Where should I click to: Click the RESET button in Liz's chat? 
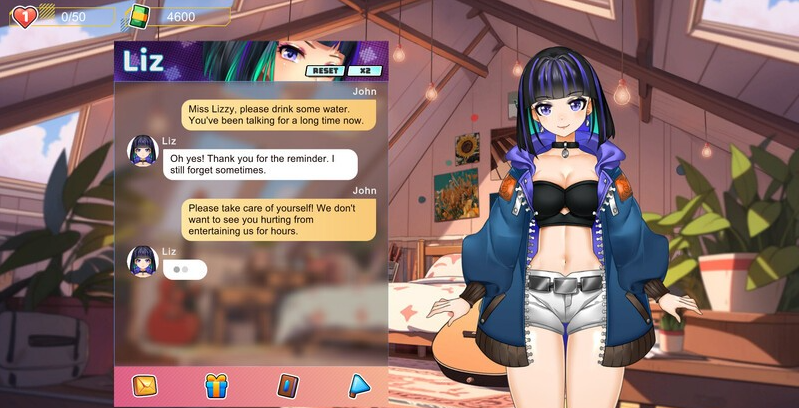(325, 71)
